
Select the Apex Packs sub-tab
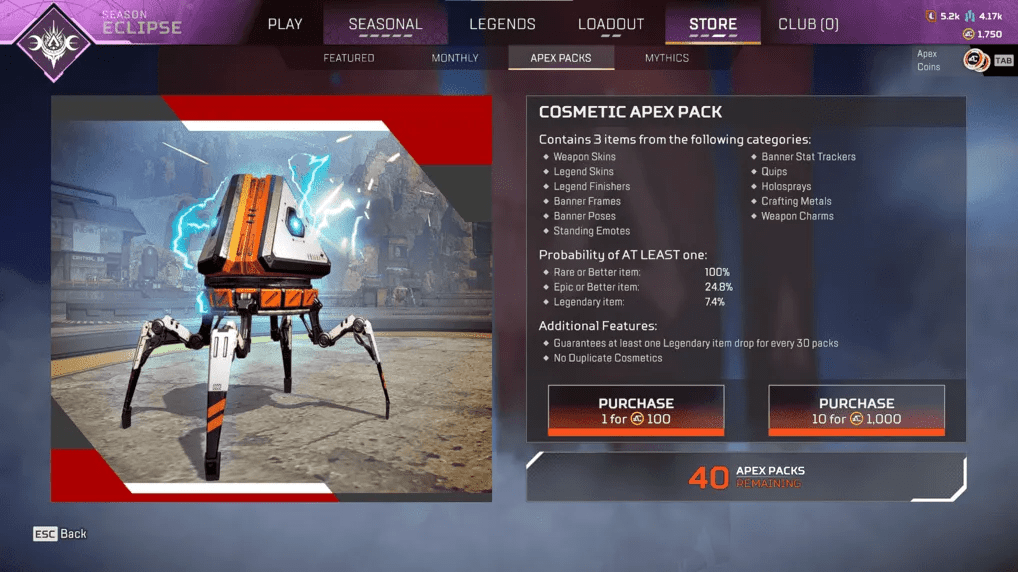(561, 58)
